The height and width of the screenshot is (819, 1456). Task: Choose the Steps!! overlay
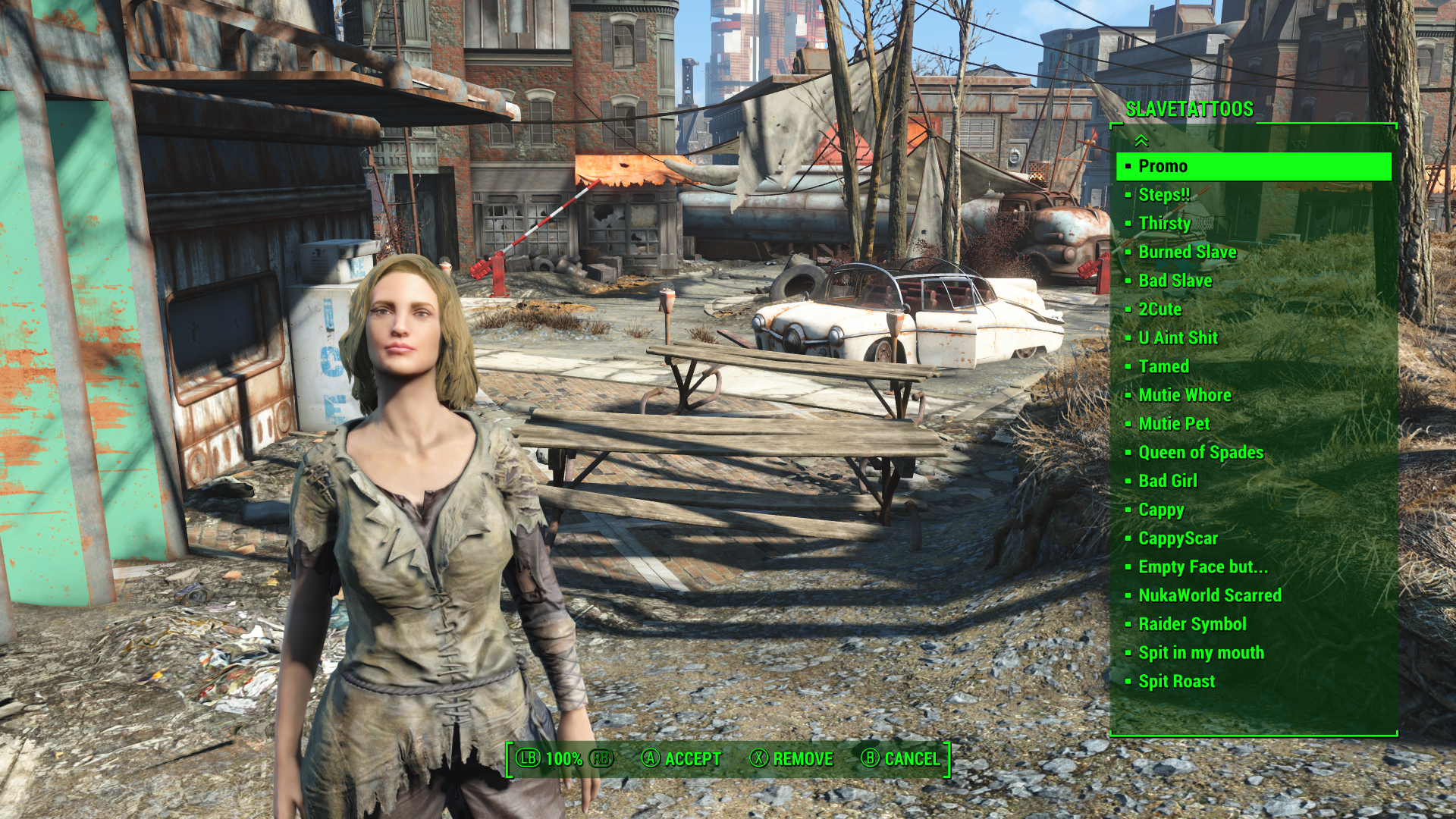click(x=1164, y=195)
